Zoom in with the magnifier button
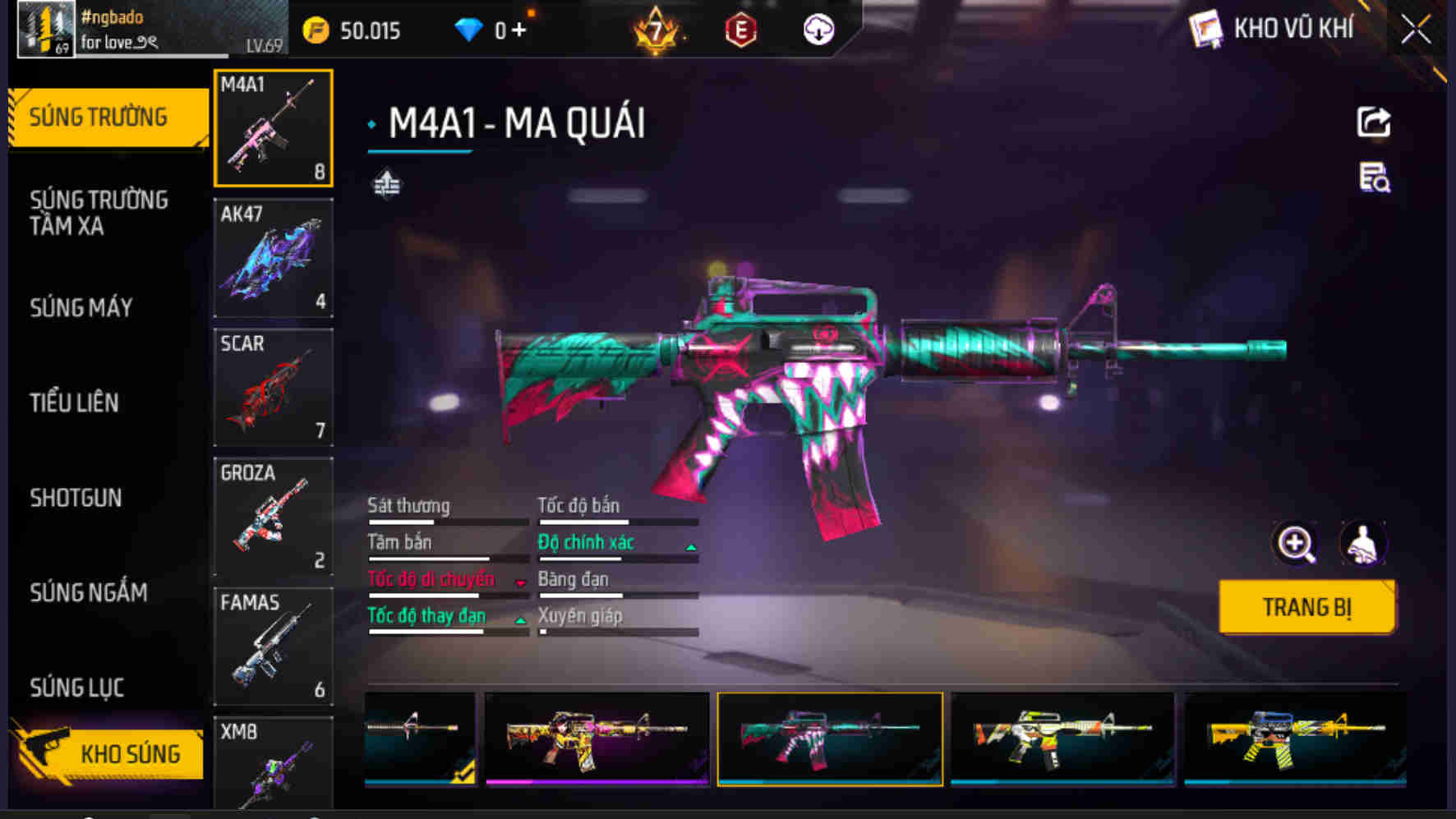1456x819 pixels. coord(1295,544)
